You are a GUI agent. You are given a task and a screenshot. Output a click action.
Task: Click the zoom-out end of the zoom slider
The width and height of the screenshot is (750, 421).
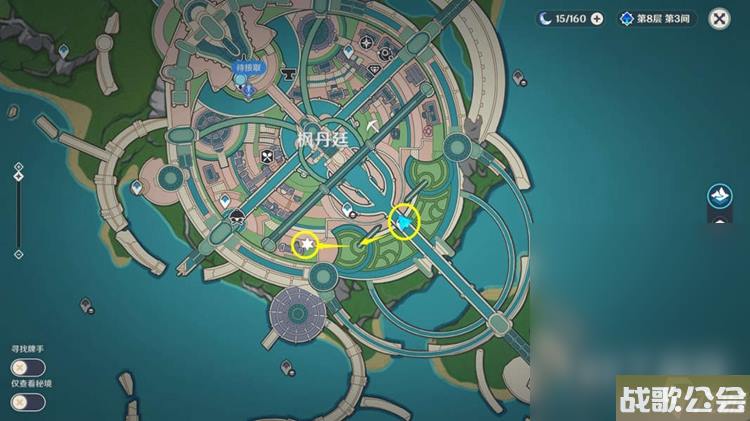tap(18, 254)
